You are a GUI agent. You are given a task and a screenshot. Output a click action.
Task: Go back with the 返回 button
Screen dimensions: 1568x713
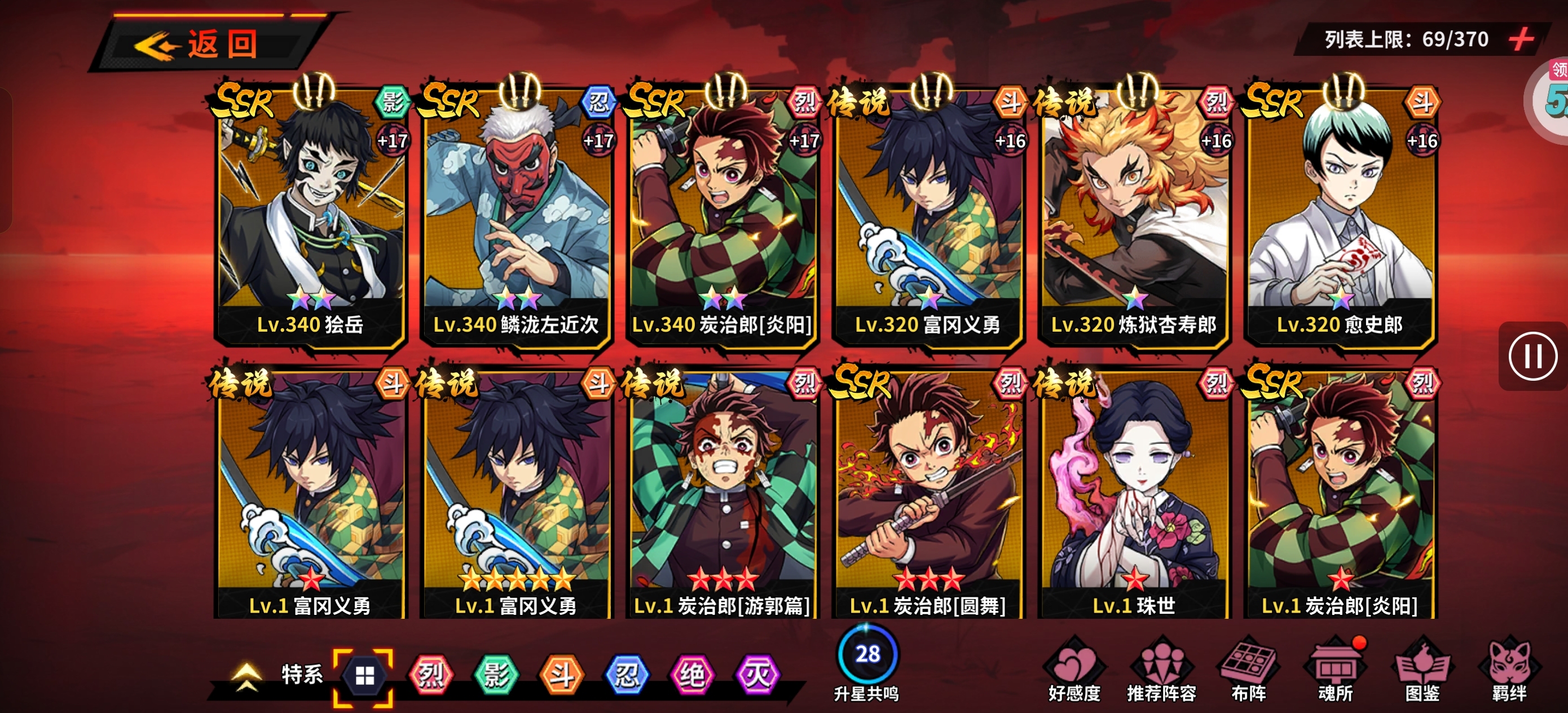[x=207, y=44]
